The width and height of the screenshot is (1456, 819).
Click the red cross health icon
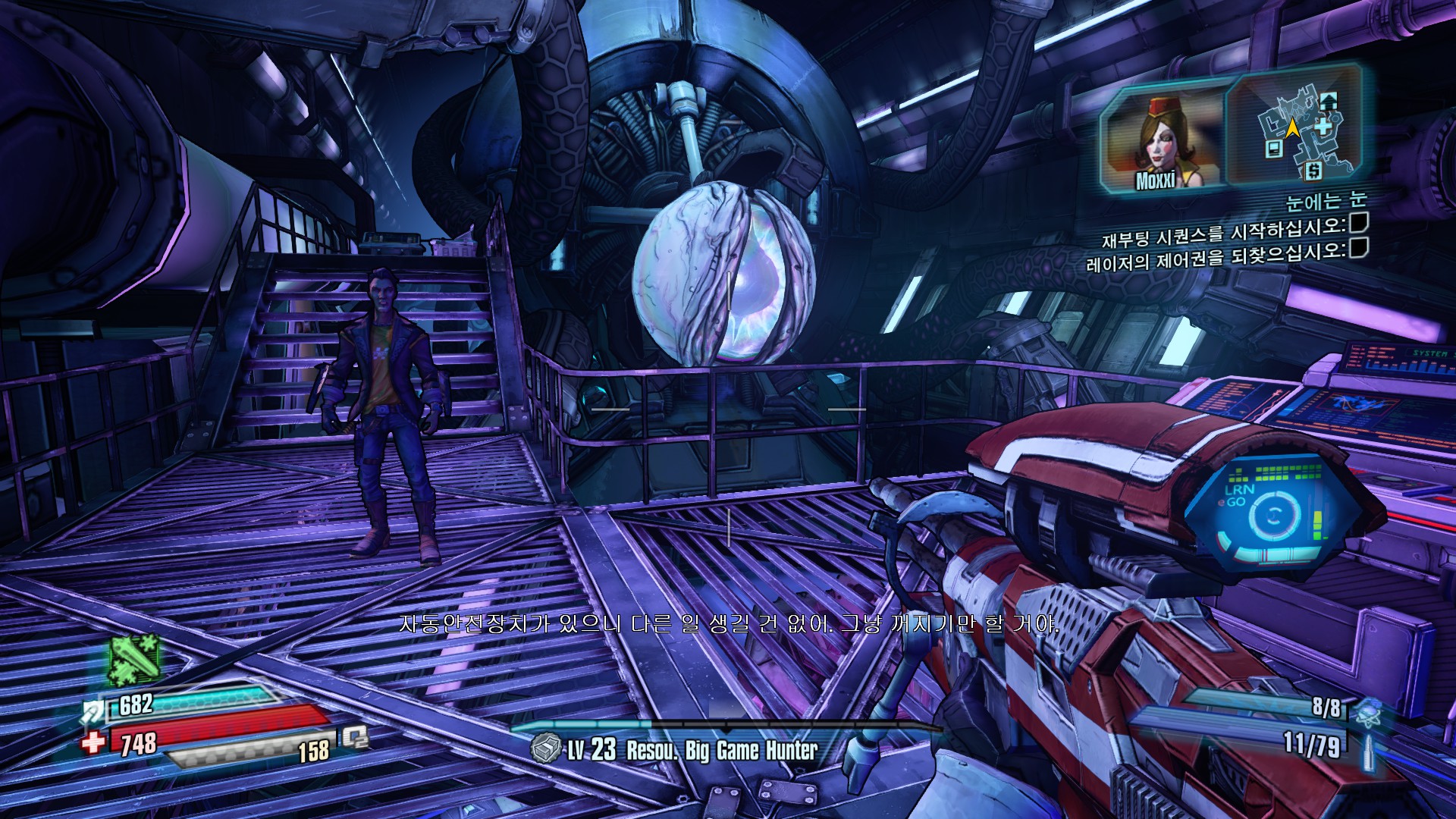[93, 741]
